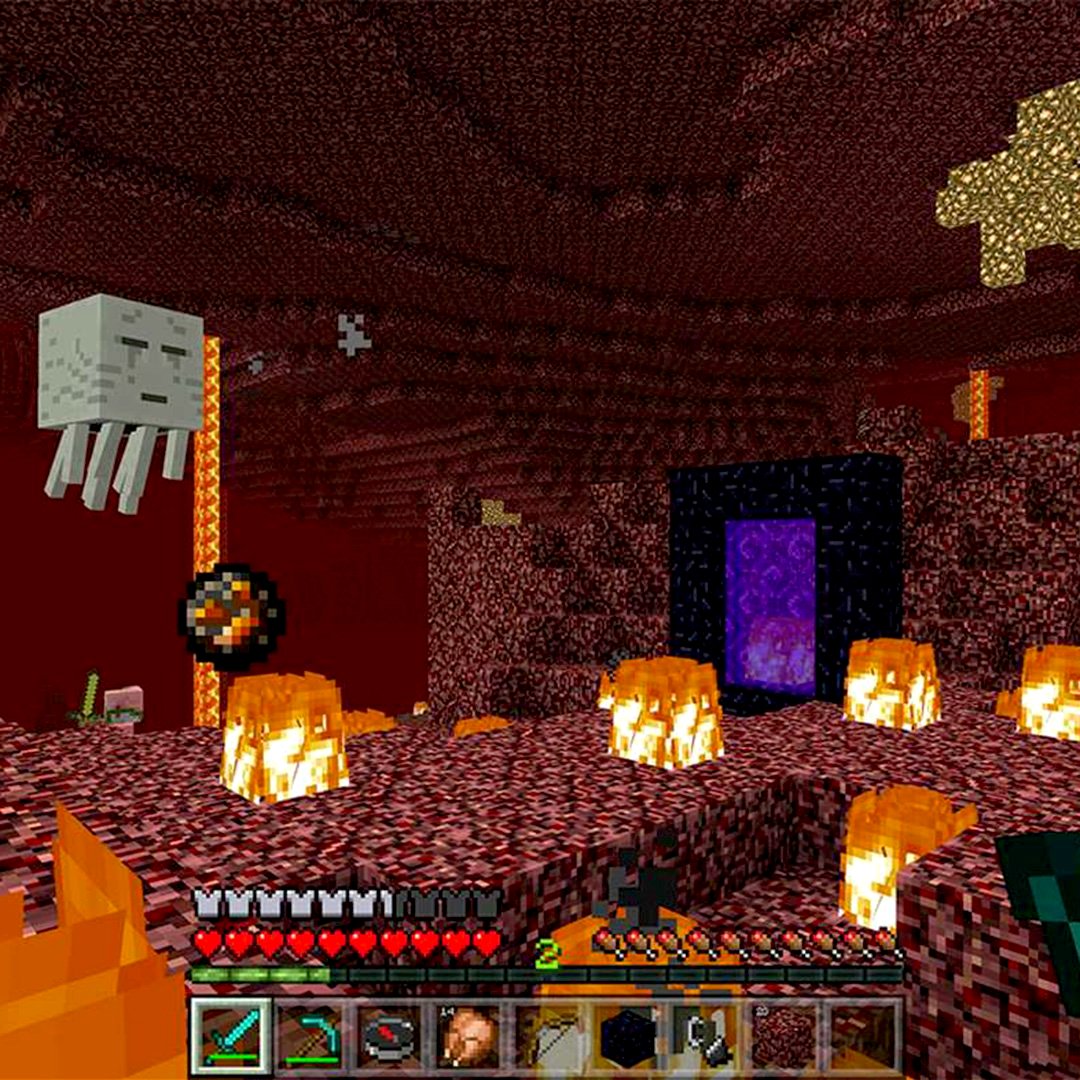Select the diamond sword hotbar slot
The height and width of the screenshot is (1080, 1080).
[x=231, y=1036]
